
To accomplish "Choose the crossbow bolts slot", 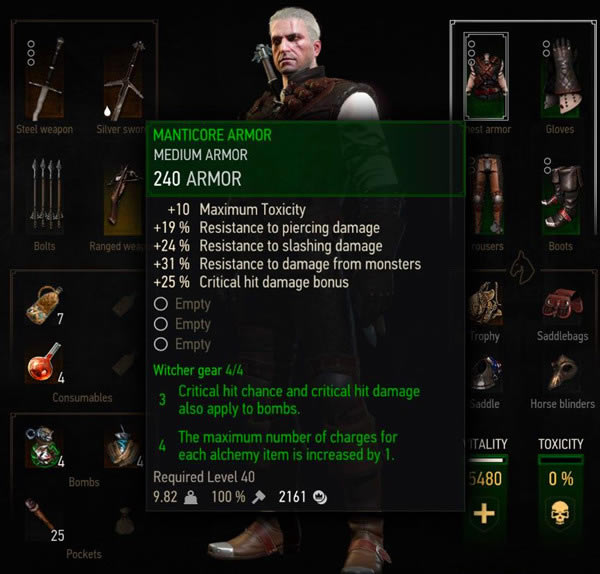I will click(44, 196).
